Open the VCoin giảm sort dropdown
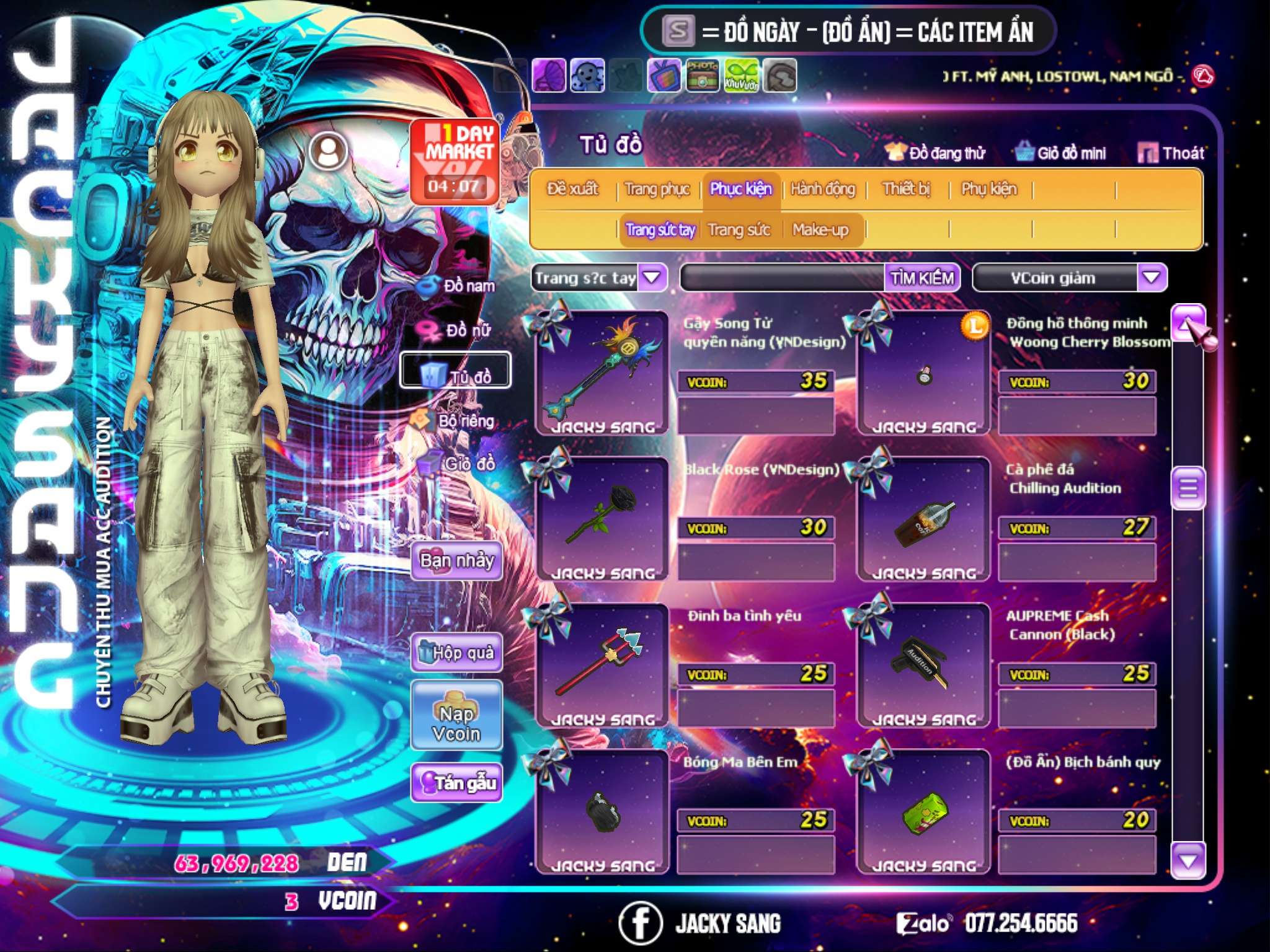The height and width of the screenshot is (952, 1270). tap(1151, 278)
